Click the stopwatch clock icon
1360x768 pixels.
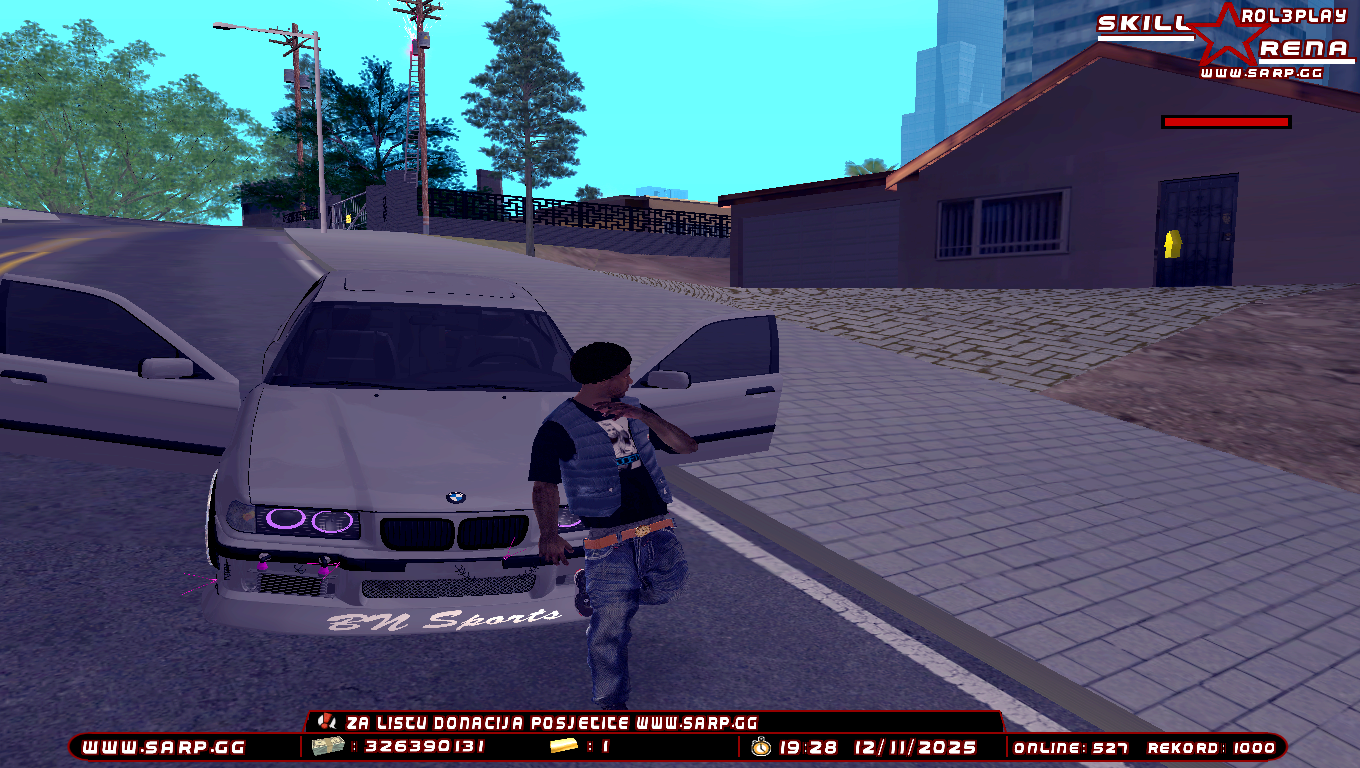[x=761, y=746]
